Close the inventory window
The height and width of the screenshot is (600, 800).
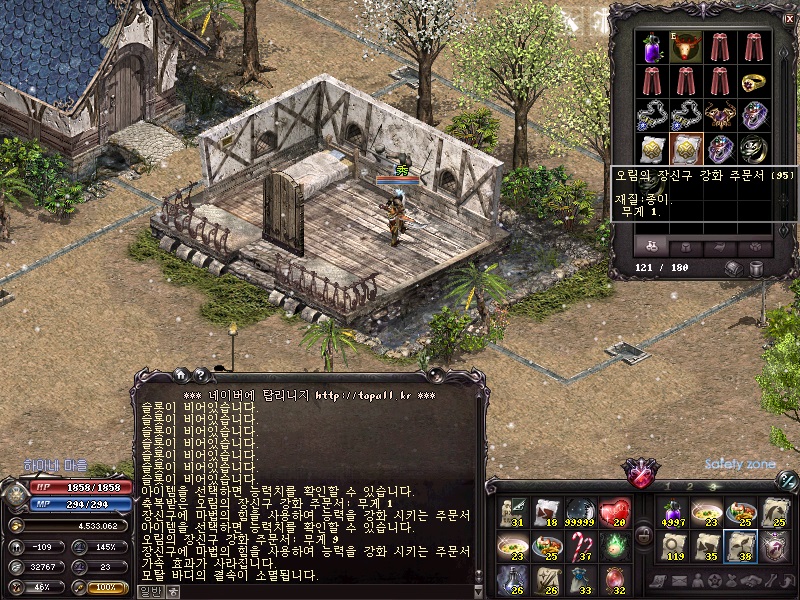(790, 18)
